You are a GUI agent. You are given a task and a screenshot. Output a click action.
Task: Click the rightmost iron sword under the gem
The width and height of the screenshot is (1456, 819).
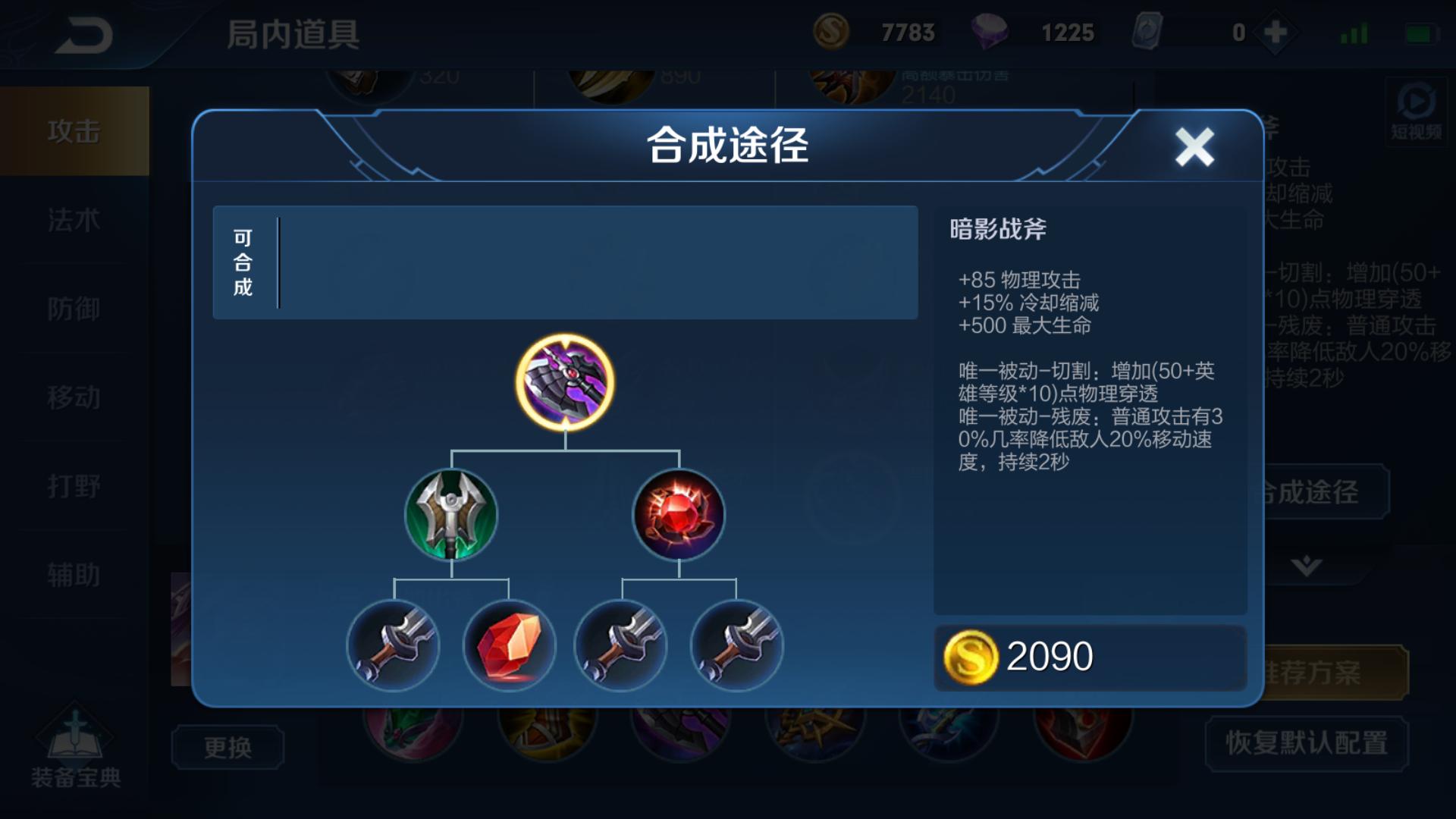coord(734,646)
